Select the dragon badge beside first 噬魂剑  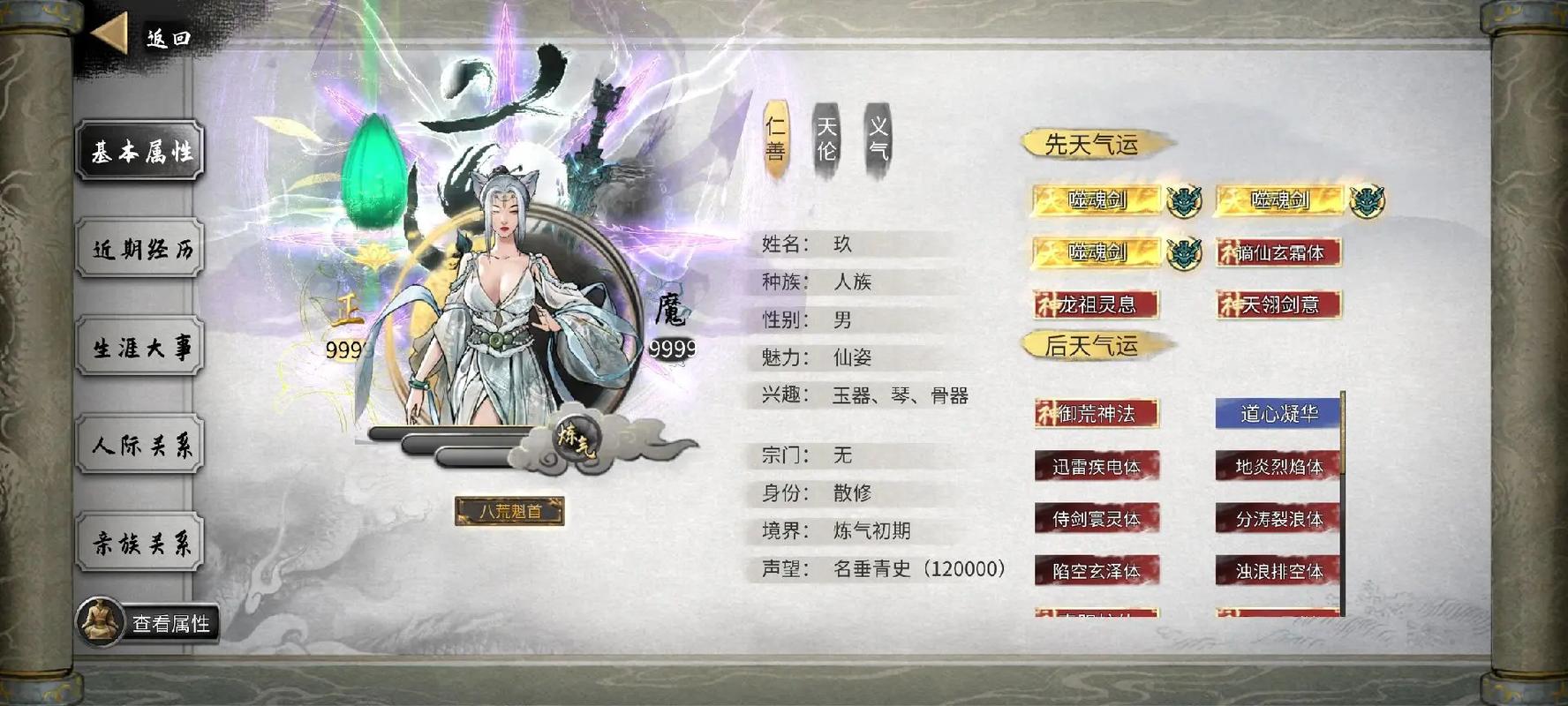coord(1187,199)
